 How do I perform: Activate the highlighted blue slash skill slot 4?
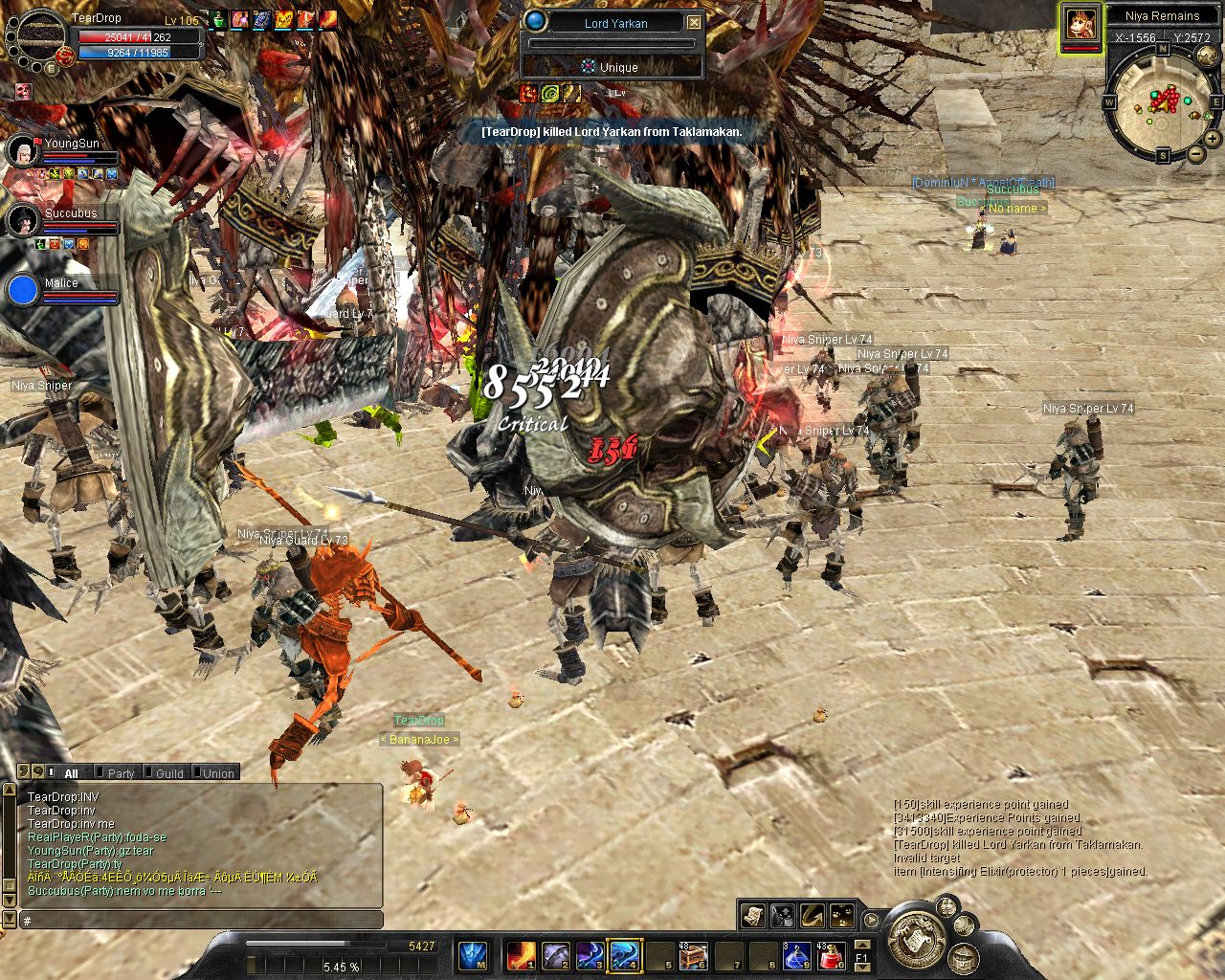pyautogui.click(x=624, y=955)
